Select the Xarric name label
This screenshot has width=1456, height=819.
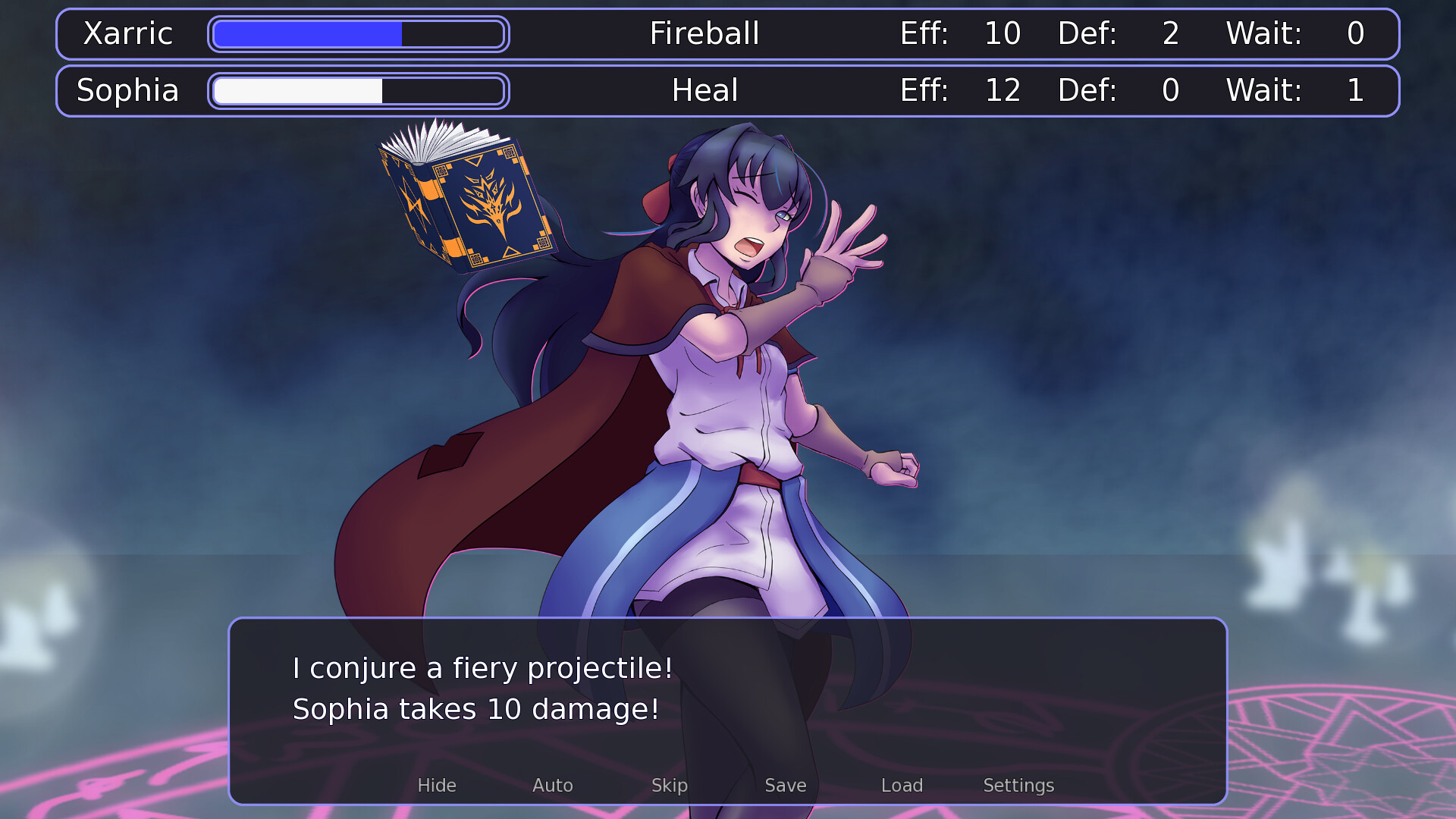pyautogui.click(x=128, y=33)
